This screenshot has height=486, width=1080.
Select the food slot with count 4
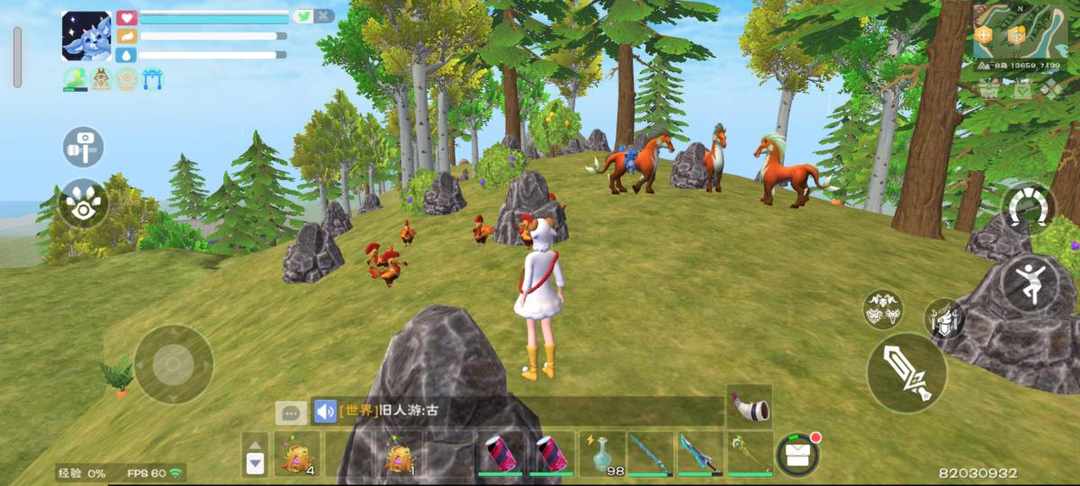coord(297,454)
